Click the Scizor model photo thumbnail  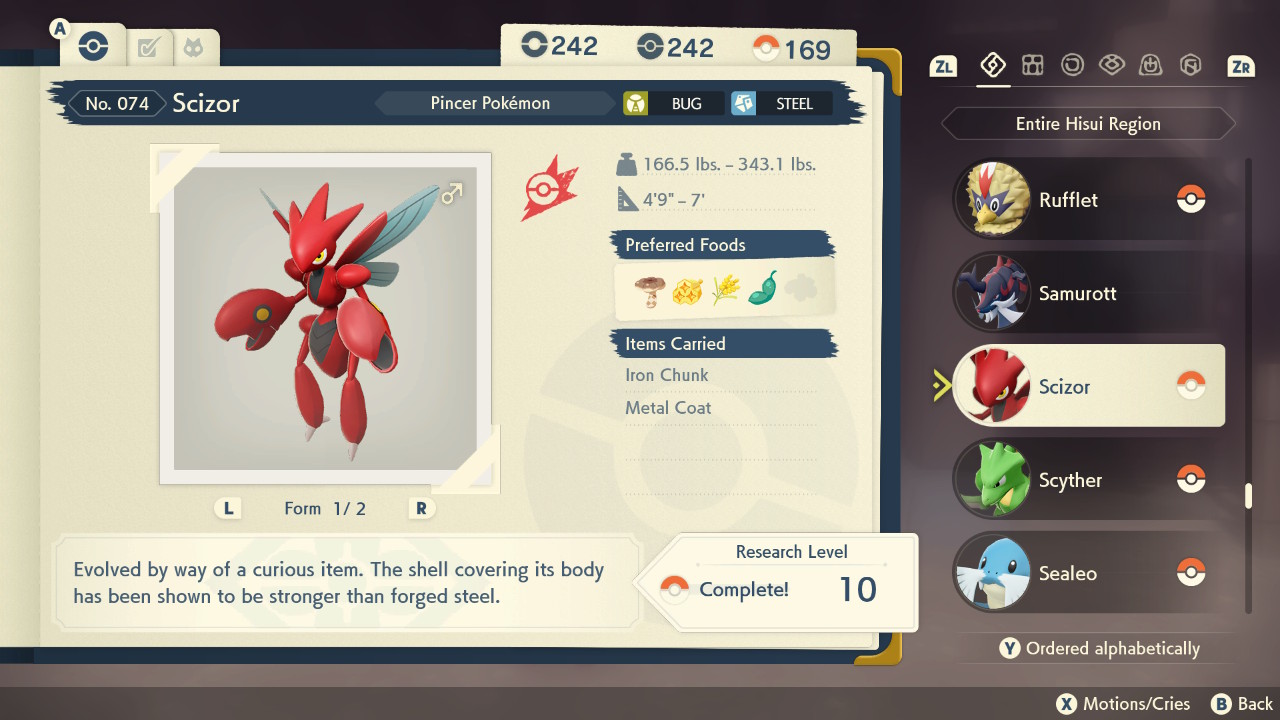point(325,318)
